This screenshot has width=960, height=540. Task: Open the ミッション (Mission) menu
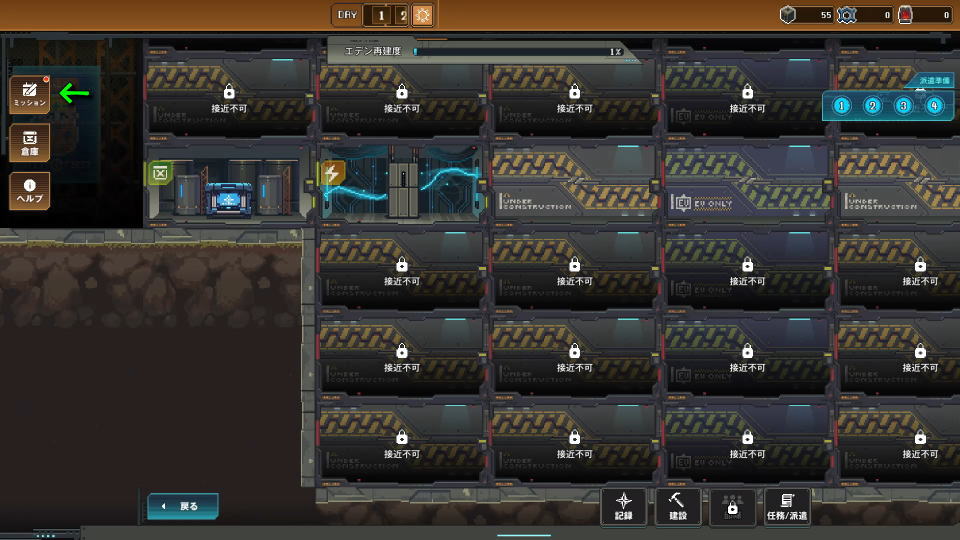coord(30,94)
